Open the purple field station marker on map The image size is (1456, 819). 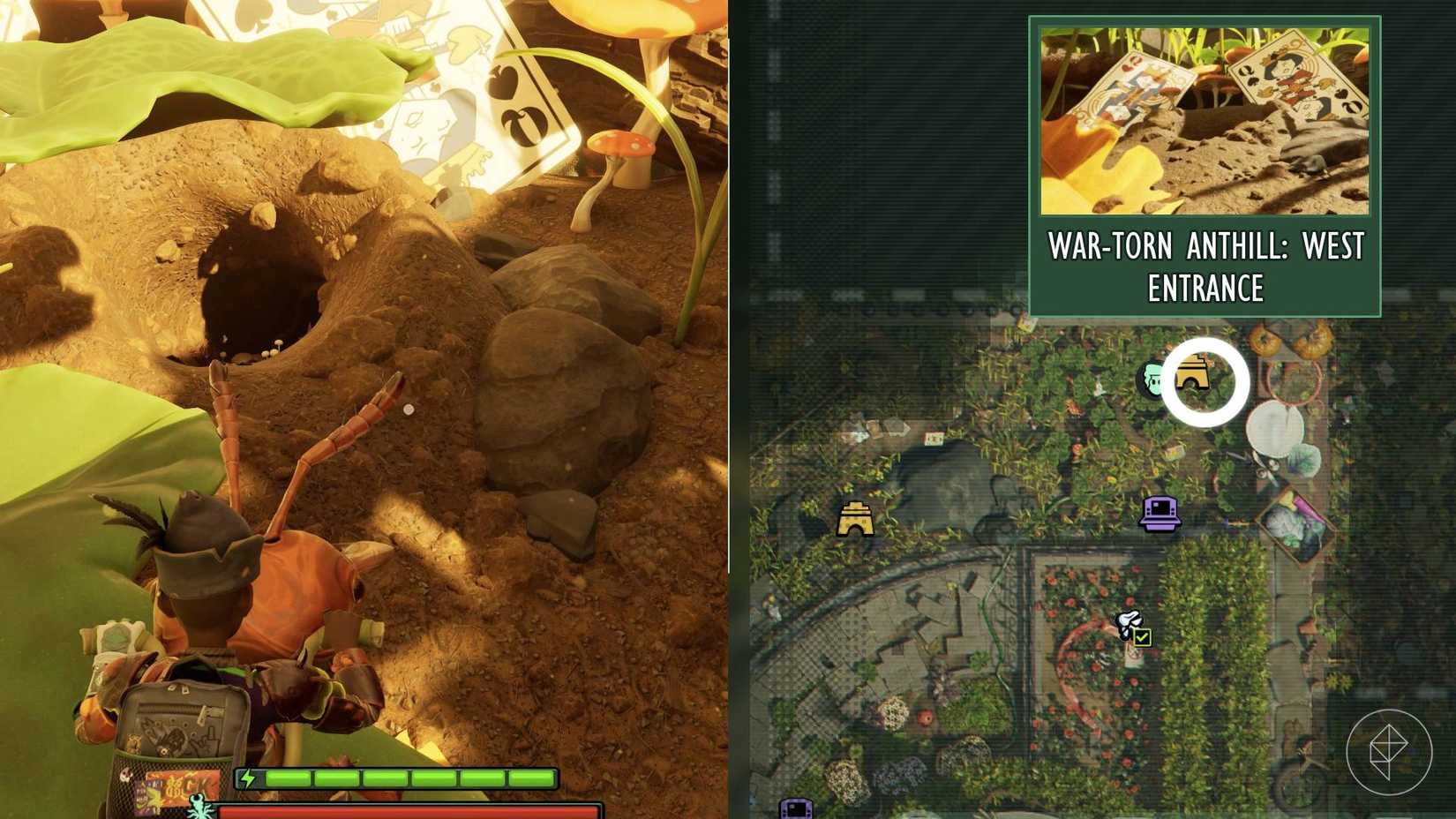pos(1160,515)
